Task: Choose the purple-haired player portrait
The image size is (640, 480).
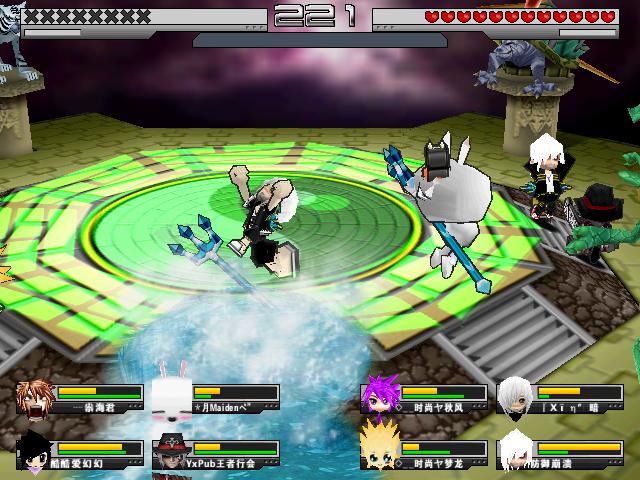Action: [378, 397]
